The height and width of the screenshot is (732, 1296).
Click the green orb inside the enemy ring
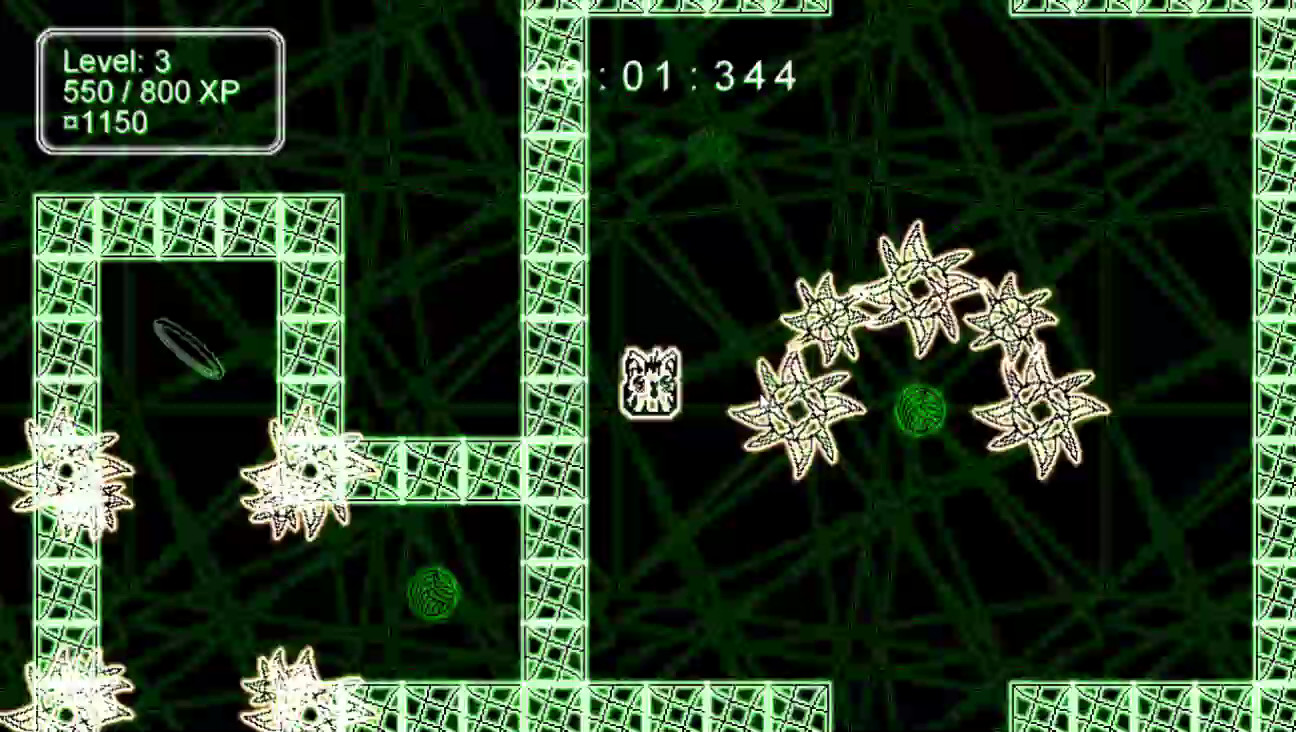click(x=918, y=412)
